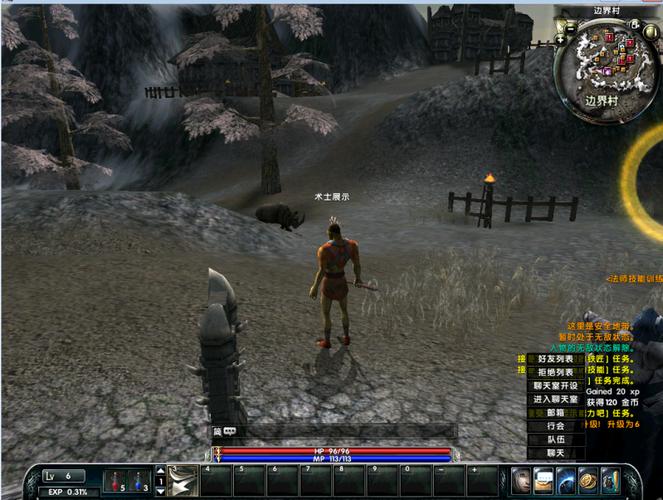663x500 pixels.
Task: Activate the blue swirl skill icon
Action: click(566, 480)
